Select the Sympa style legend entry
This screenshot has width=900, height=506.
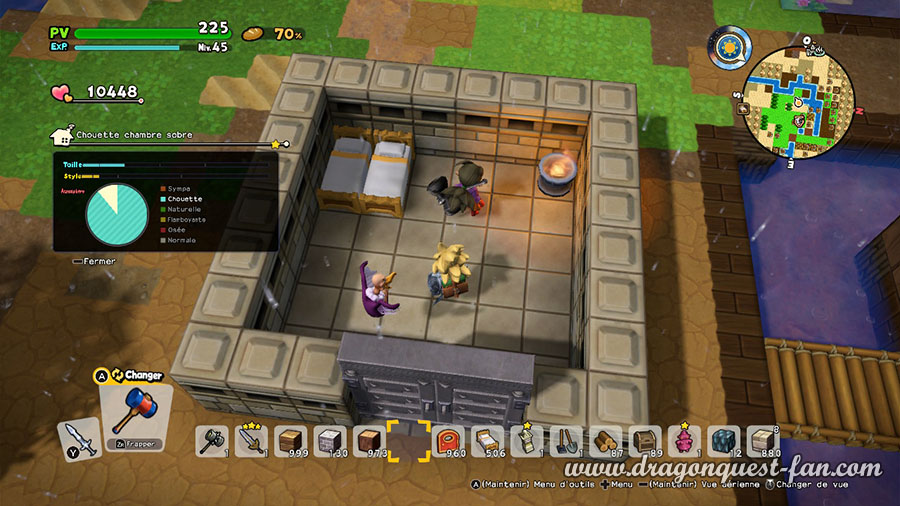point(179,187)
